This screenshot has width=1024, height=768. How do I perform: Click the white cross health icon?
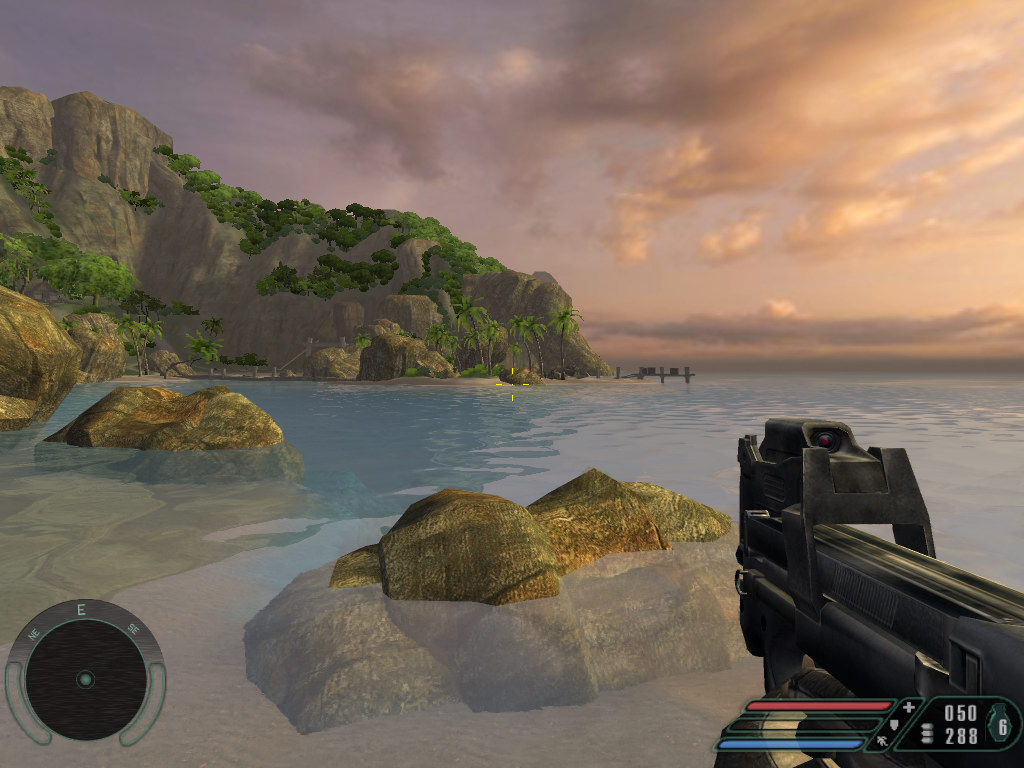(908, 707)
